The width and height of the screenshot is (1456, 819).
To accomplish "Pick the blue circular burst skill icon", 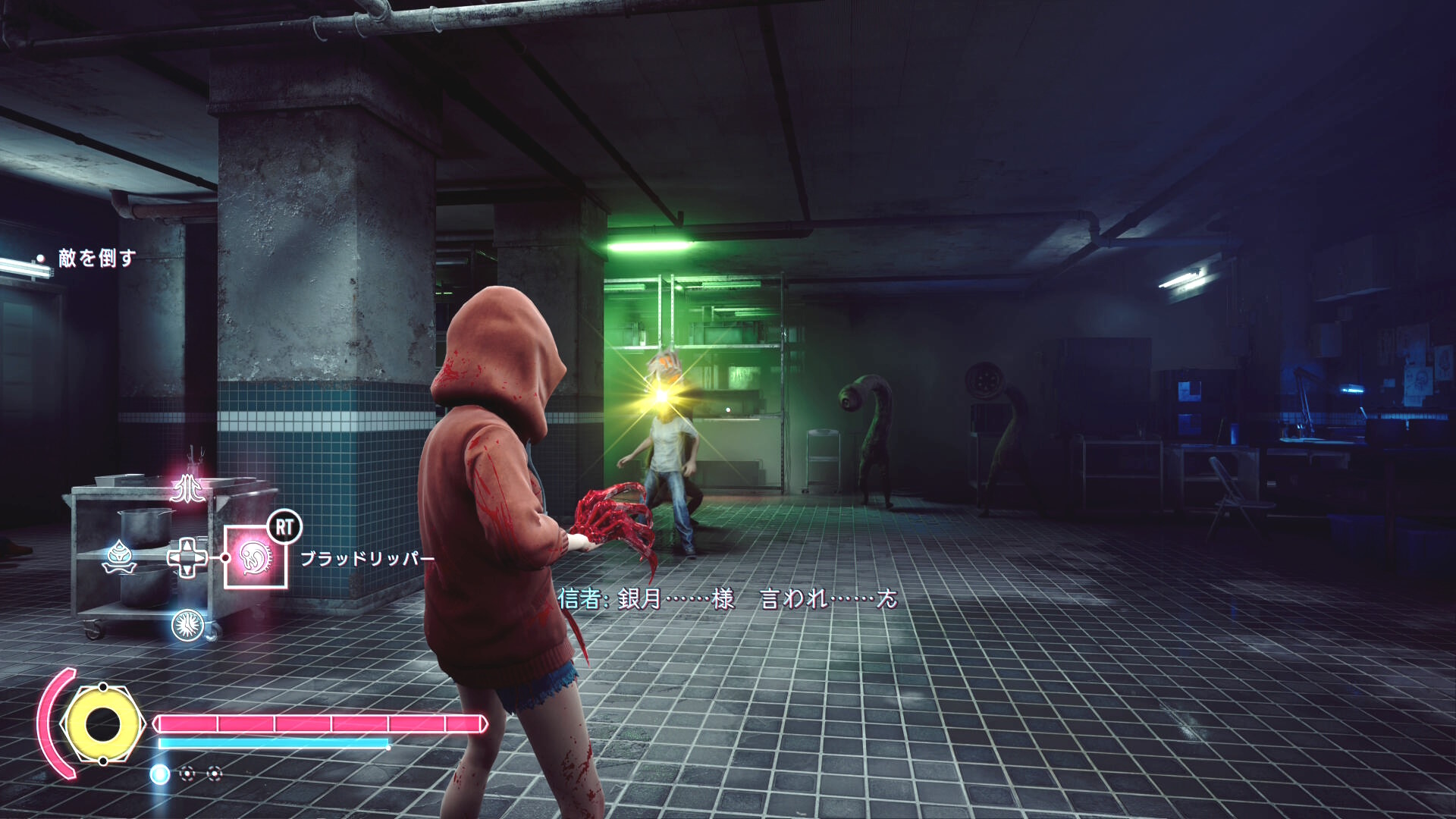I will pos(187,625).
